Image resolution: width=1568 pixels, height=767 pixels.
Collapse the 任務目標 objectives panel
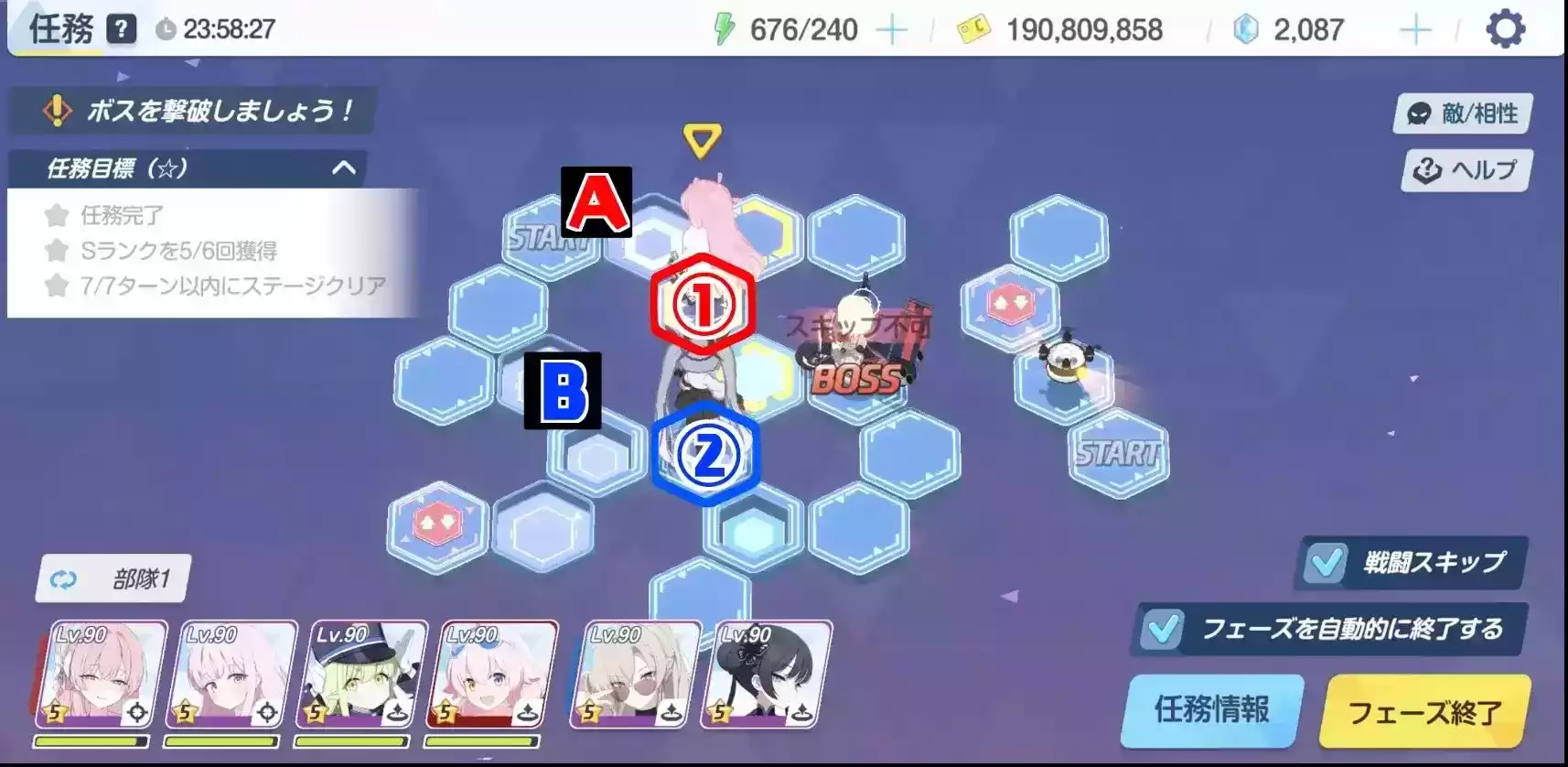[345, 168]
